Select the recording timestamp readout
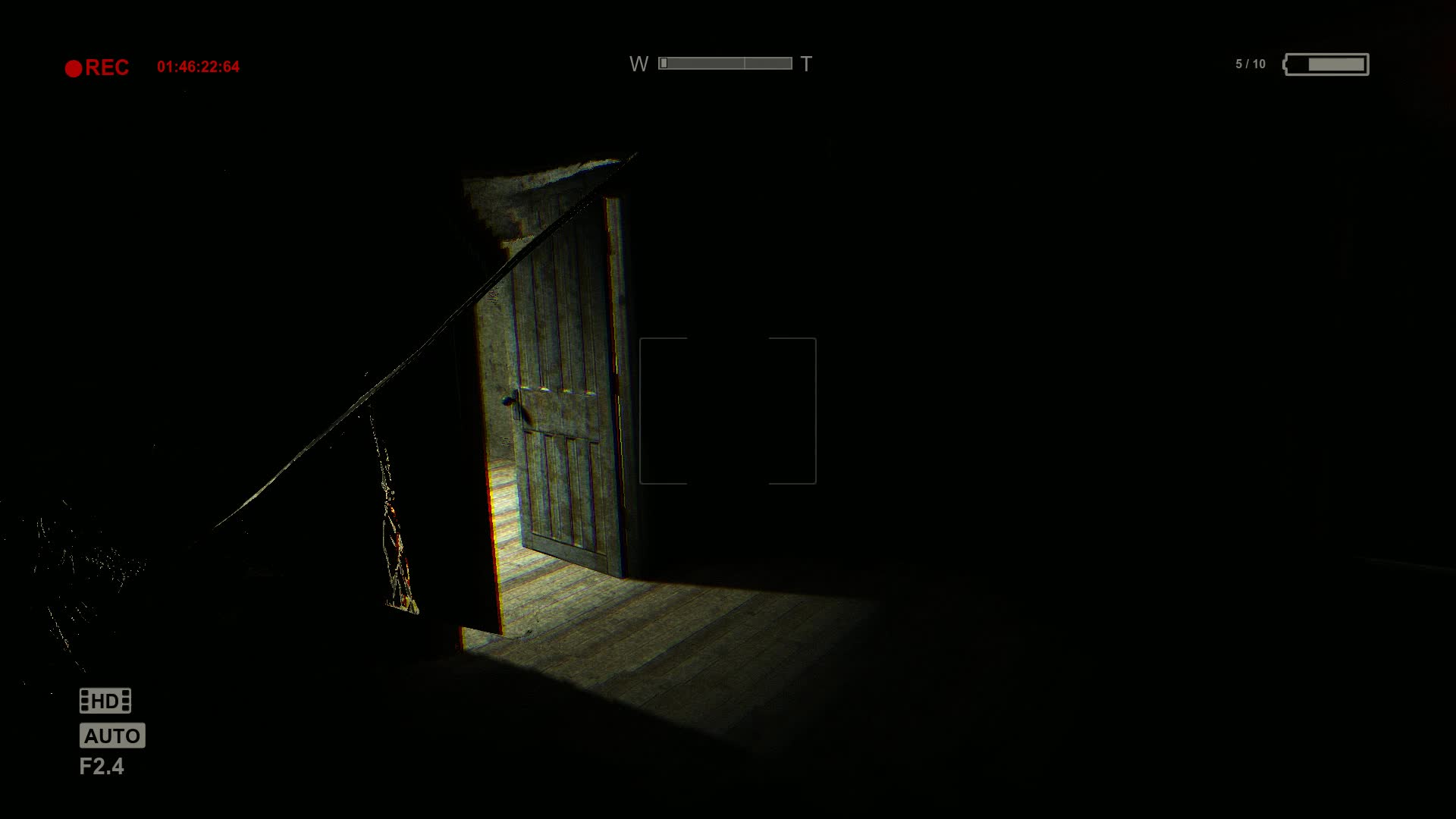 point(198,64)
